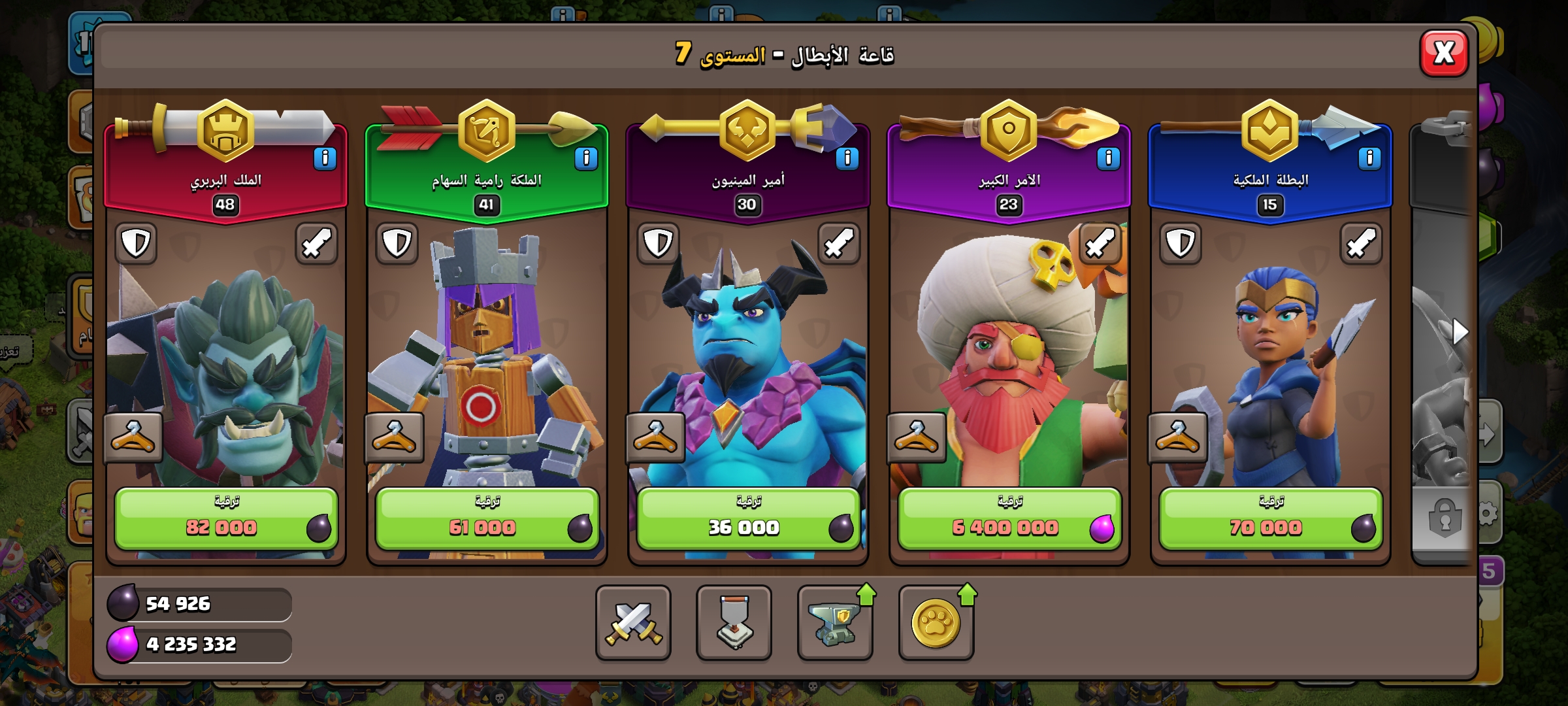The image size is (1568, 706).
Task: Upgrade Minion Prince for 36 000 dark elixir
Action: [748, 519]
